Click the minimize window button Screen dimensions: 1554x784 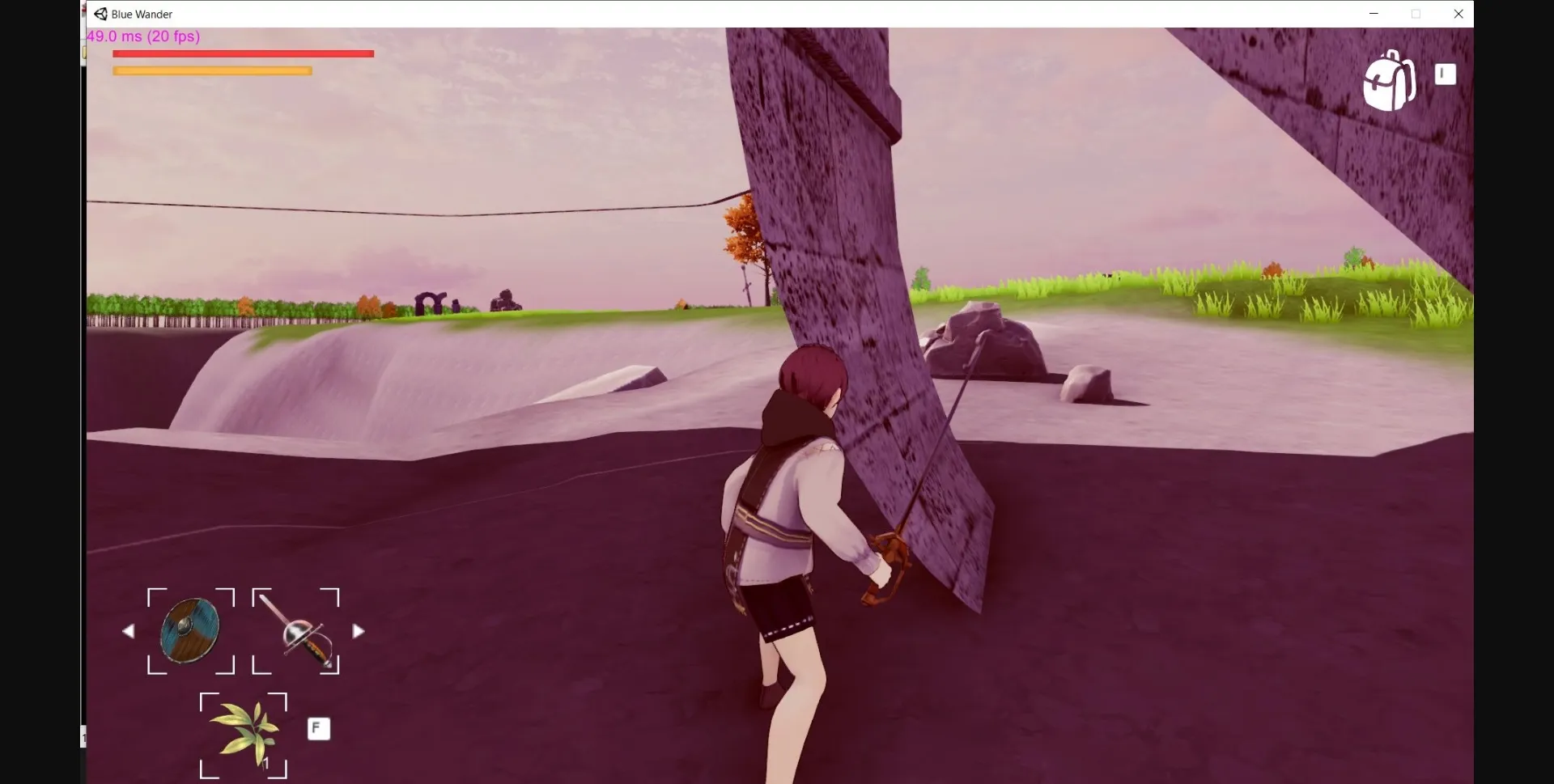coord(1374,14)
